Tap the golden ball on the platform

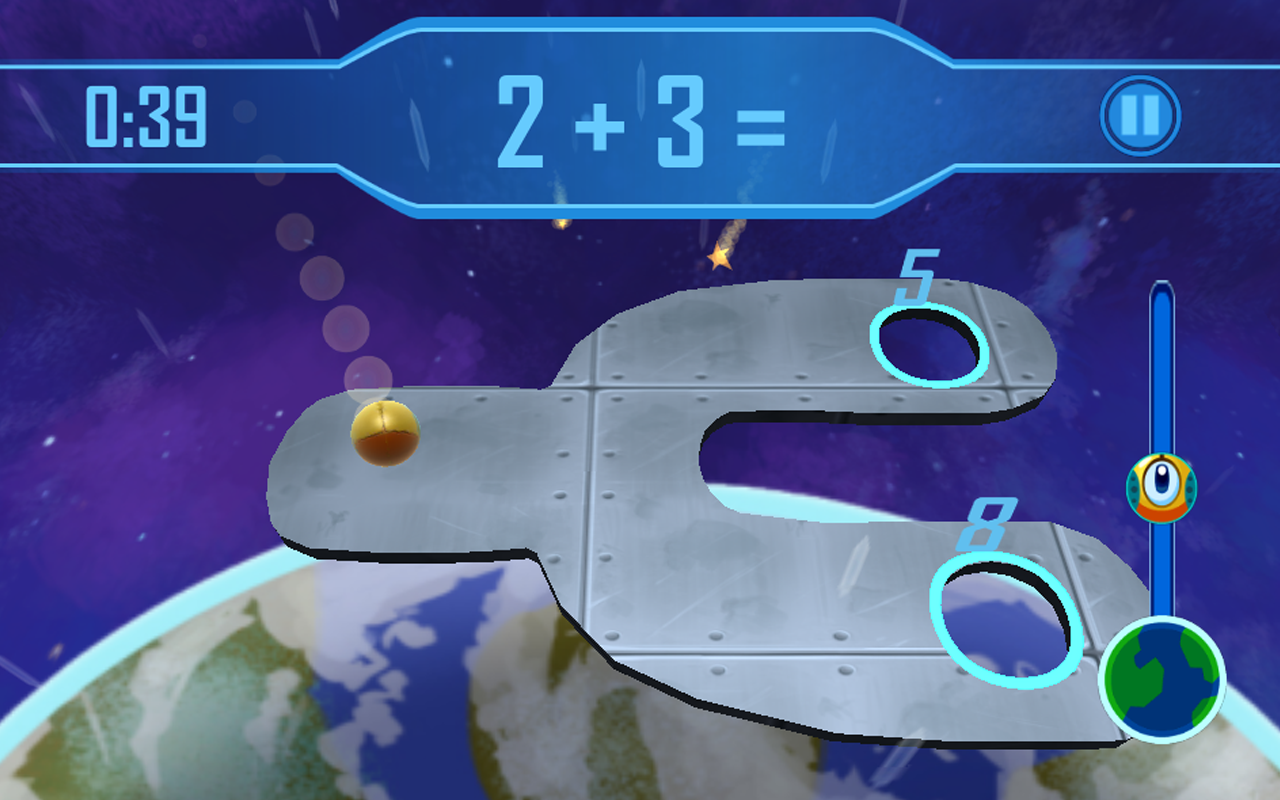click(x=385, y=432)
